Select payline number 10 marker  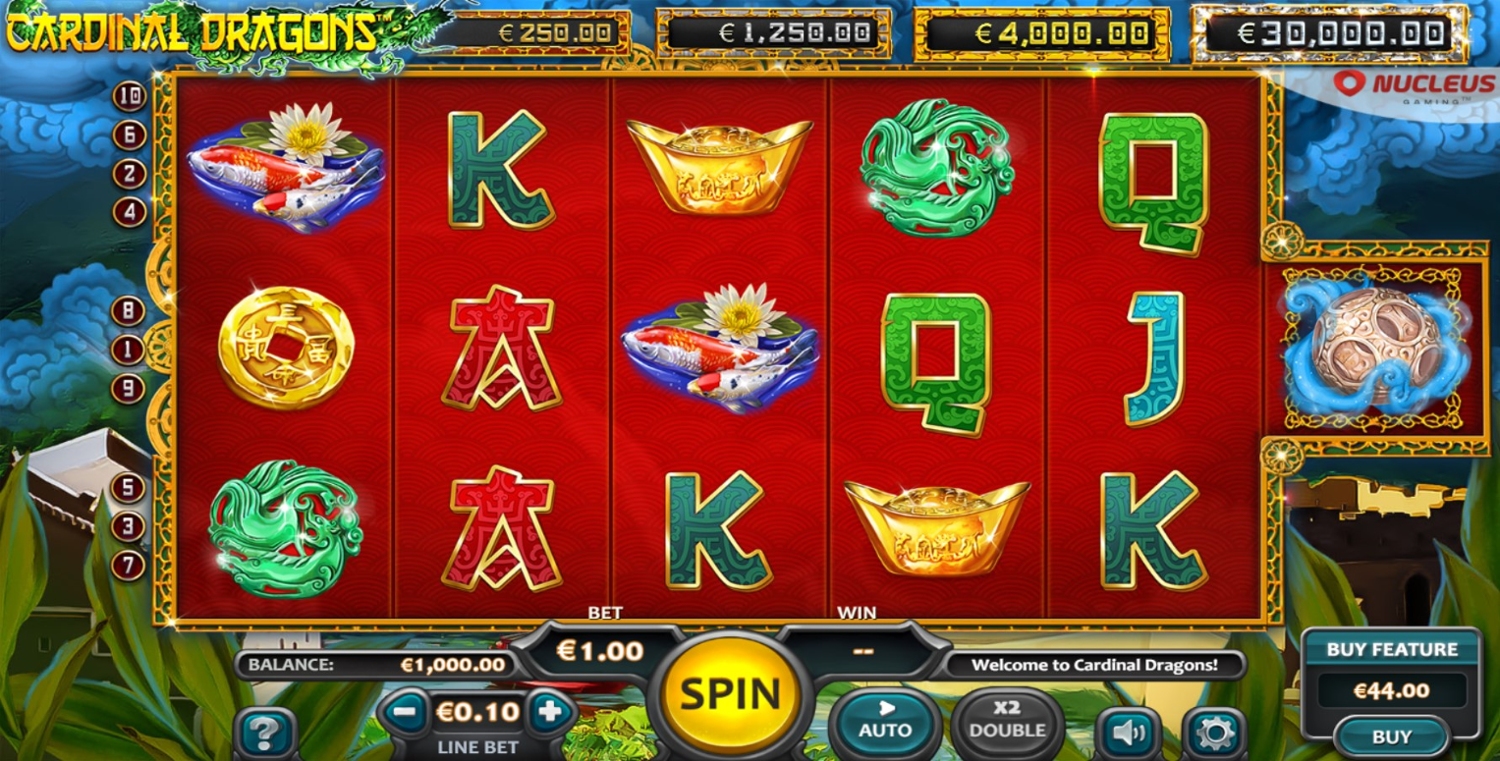click(x=130, y=97)
